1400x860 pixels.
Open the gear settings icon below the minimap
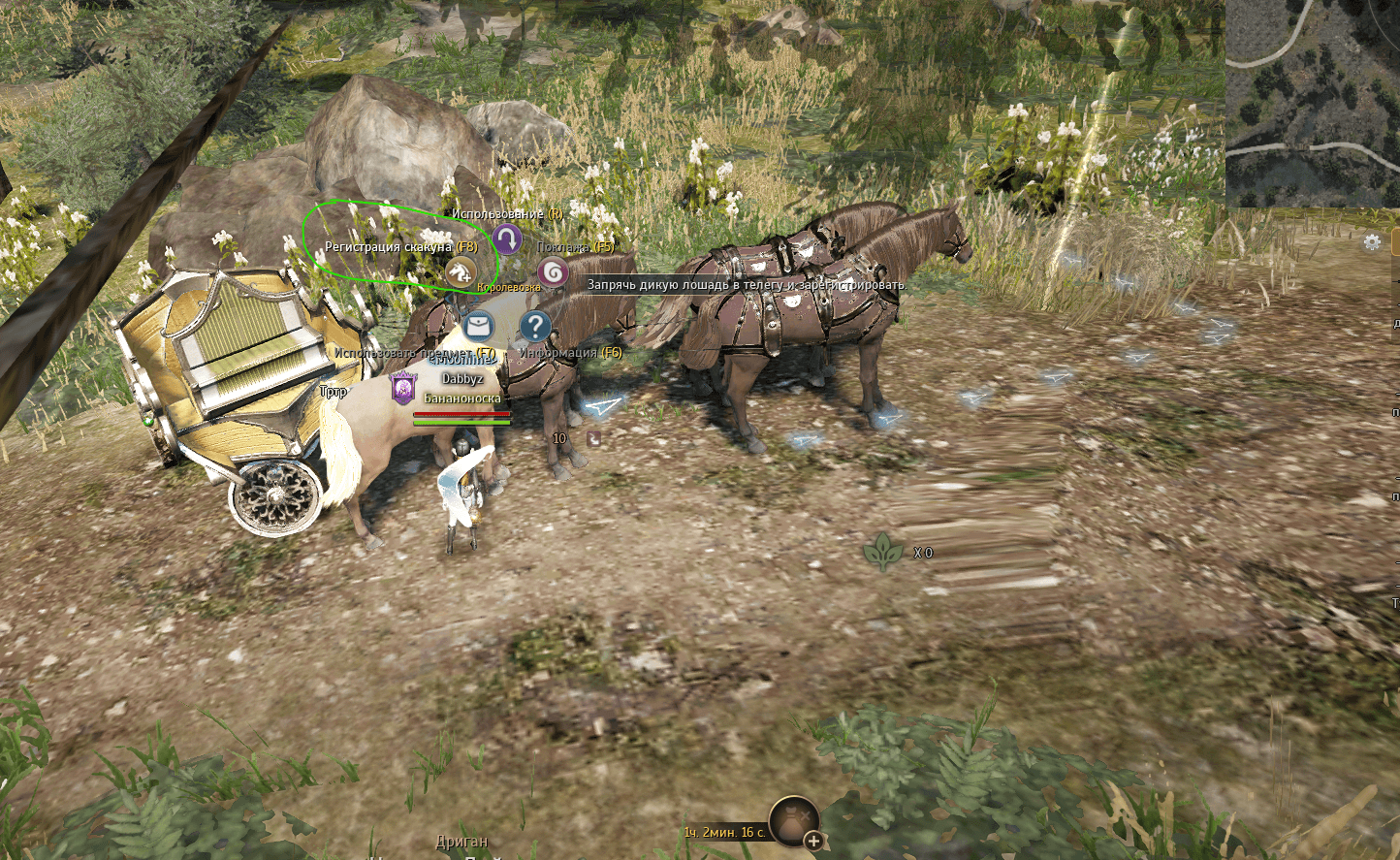1371,242
